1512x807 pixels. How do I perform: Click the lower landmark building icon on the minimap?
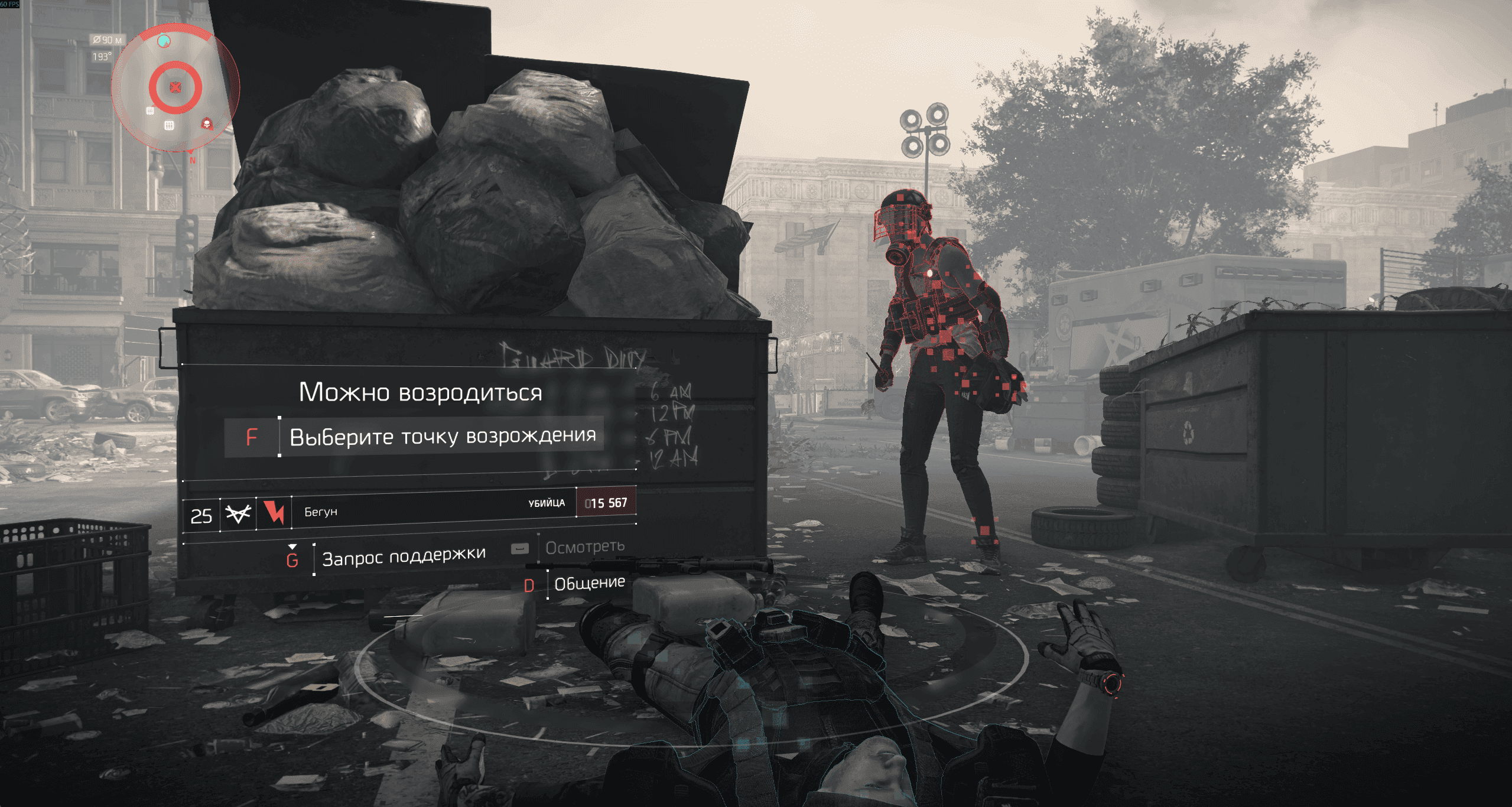(168, 126)
